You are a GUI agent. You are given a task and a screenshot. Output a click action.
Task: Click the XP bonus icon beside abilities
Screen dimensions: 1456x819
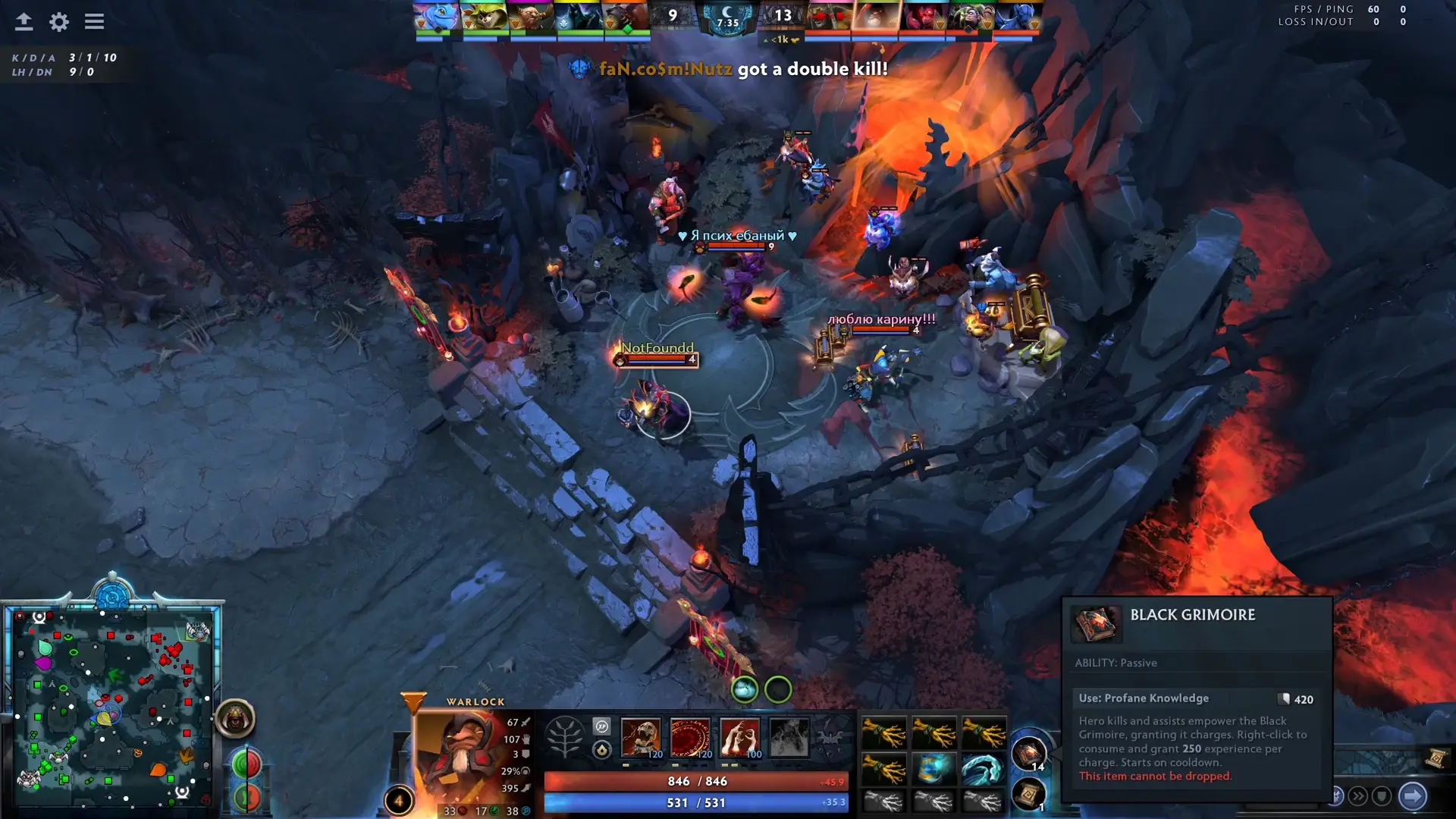coord(603,725)
